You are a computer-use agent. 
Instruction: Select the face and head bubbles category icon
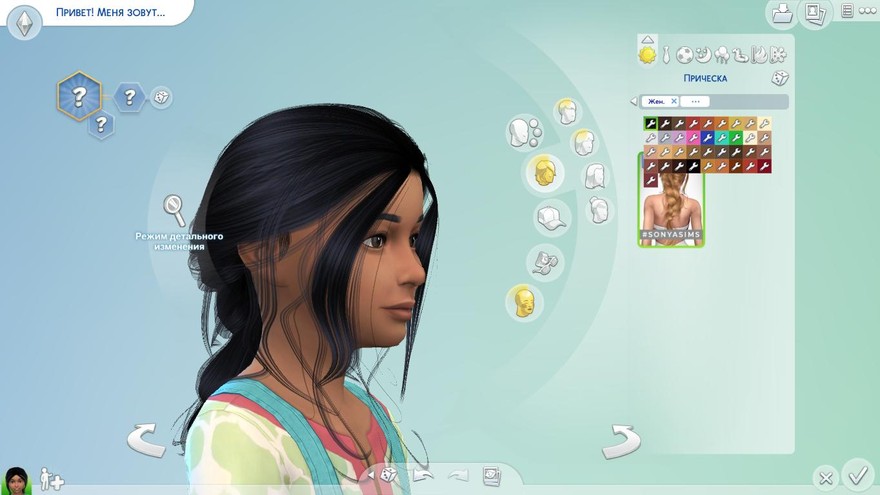[523, 131]
